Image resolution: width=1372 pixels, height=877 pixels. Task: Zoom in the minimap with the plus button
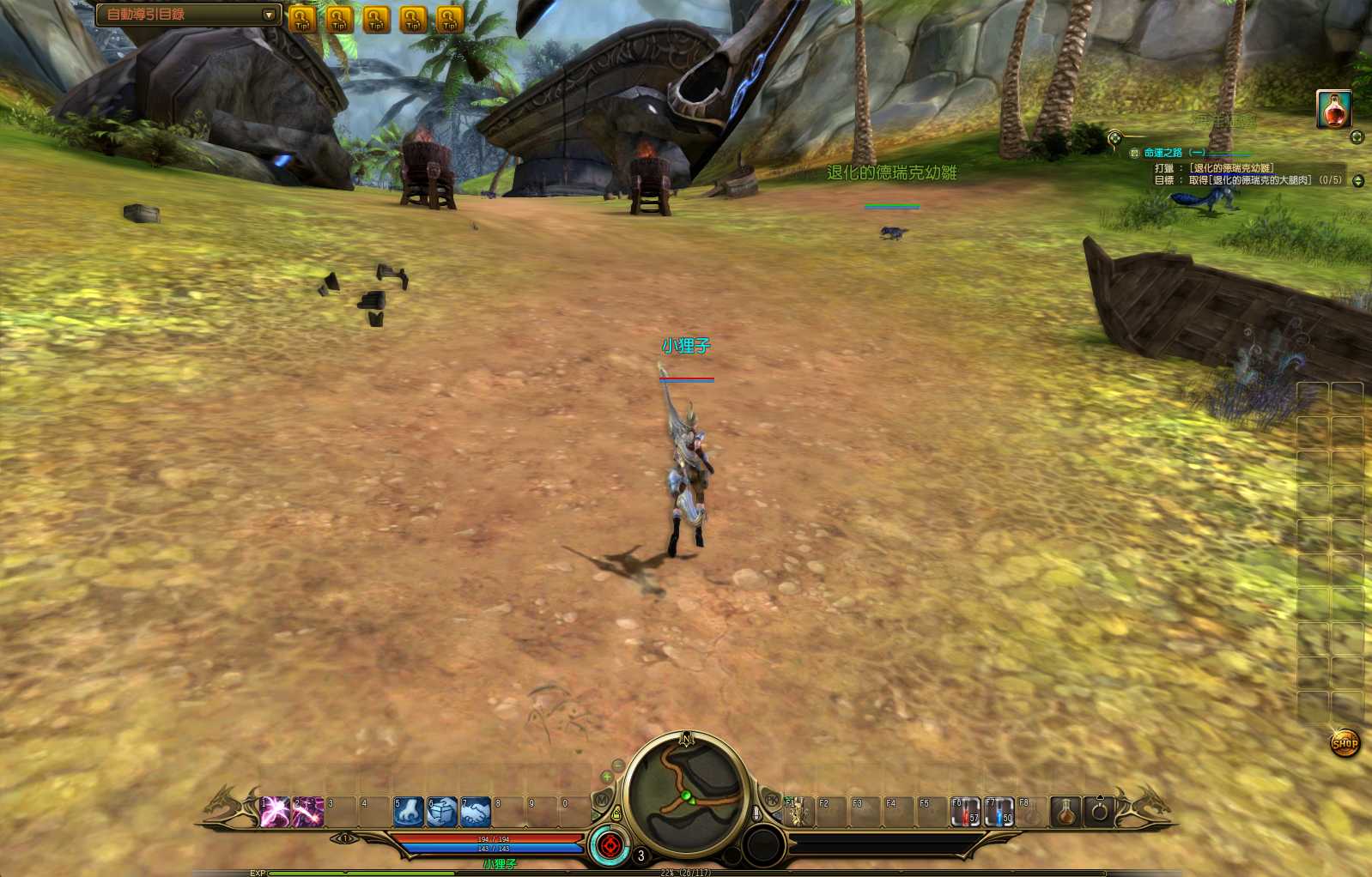click(607, 777)
